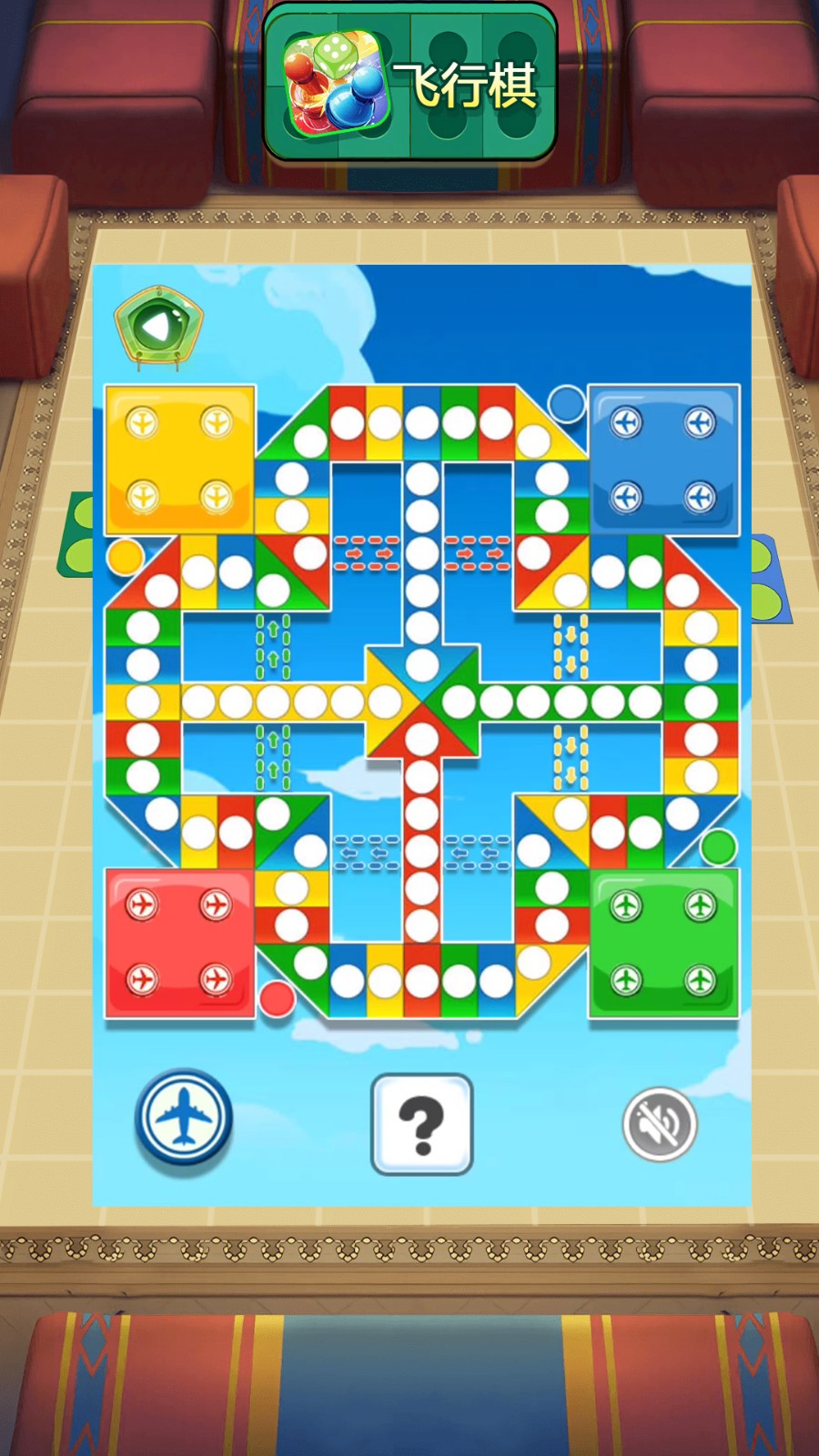Select the yellow home base hangar

coord(179,460)
